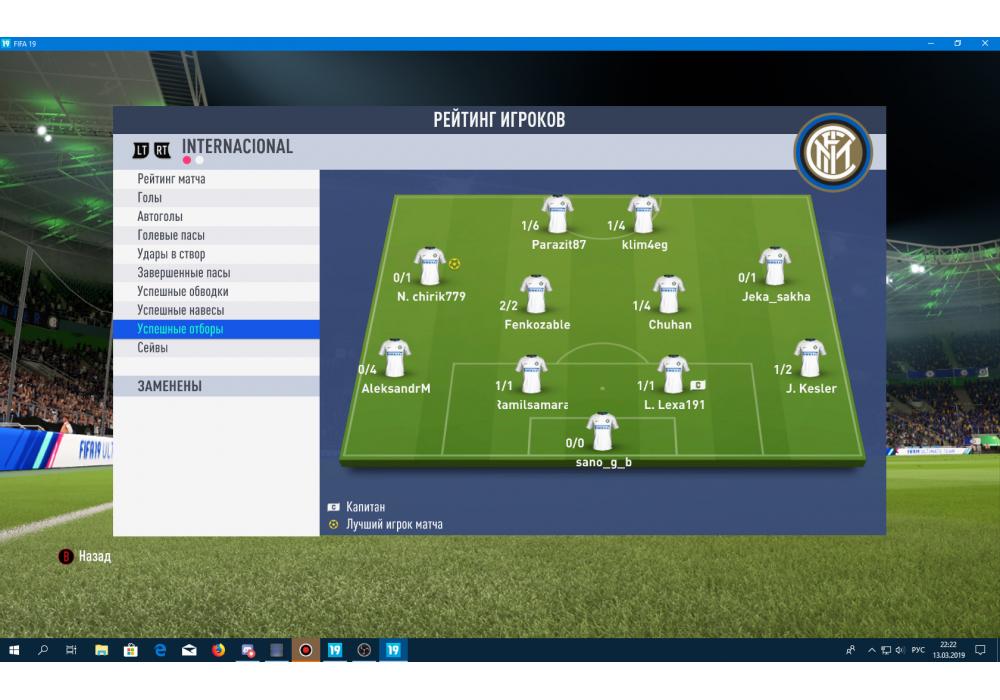The image size is (1000, 700).
Task: Open the ЗАМЕНЕНЫ substitutes section
Action: (x=170, y=386)
